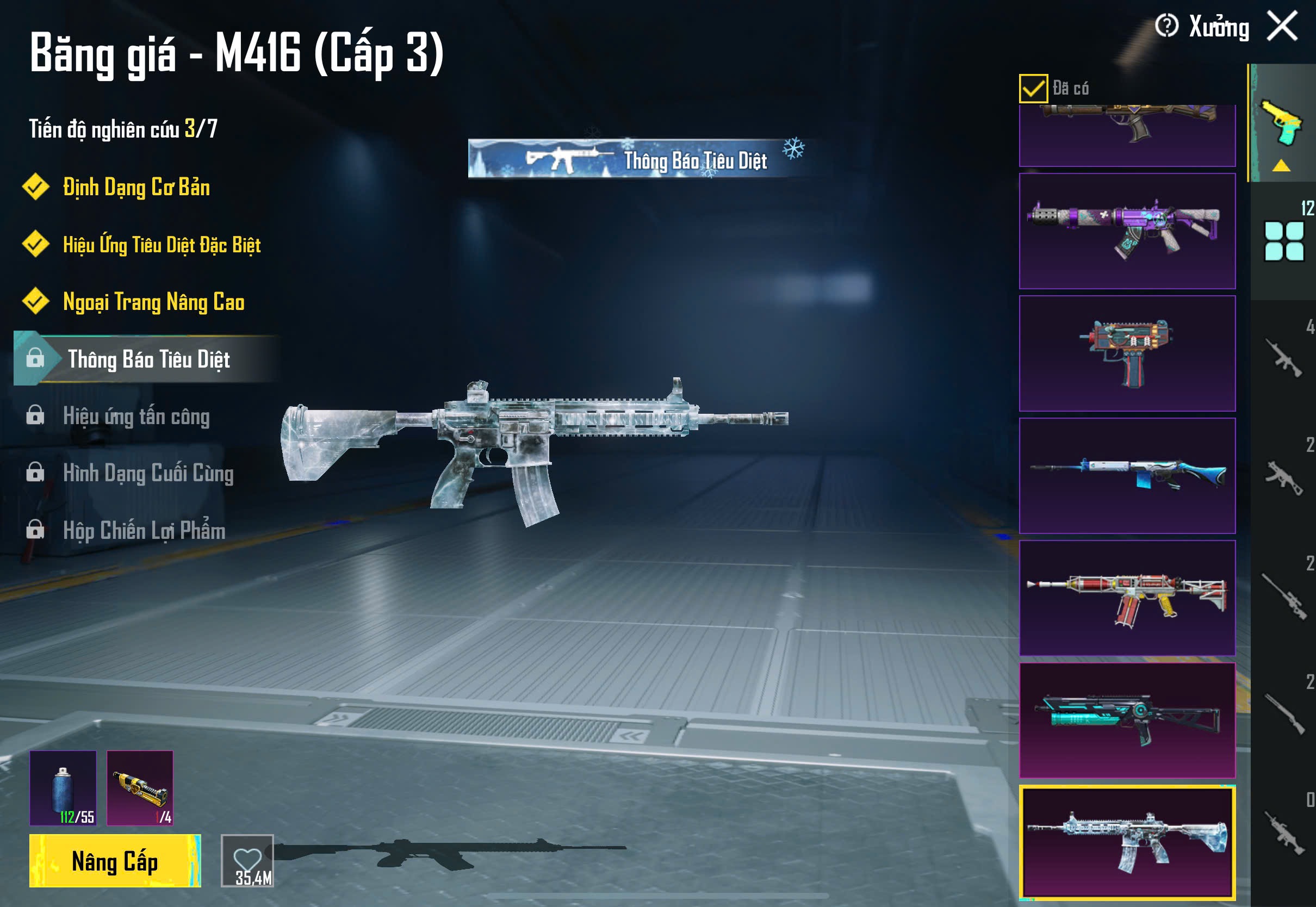Choose Định Dạng Cơ Bản research stage

pyautogui.click(x=136, y=188)
